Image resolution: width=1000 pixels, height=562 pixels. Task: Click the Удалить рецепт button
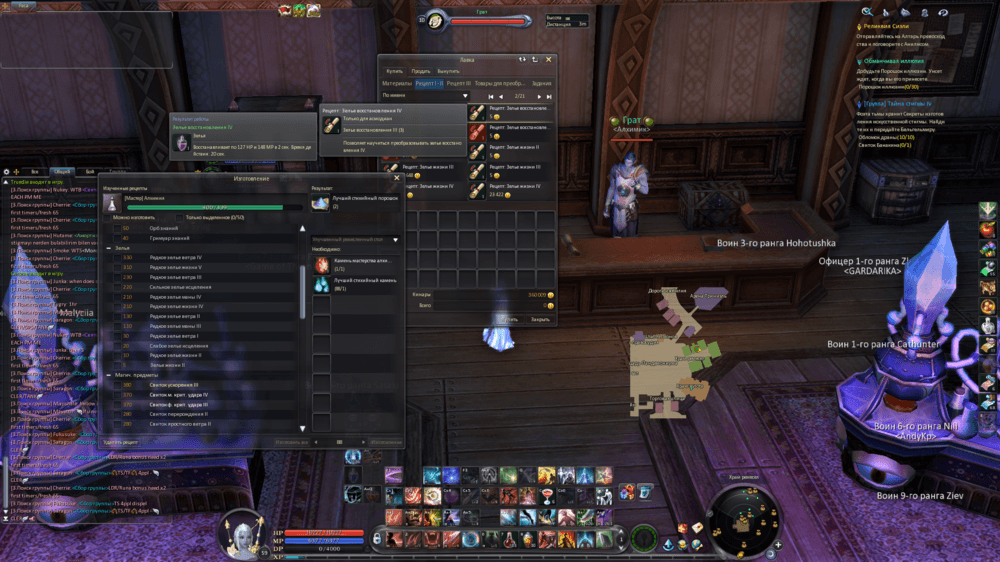tap(121, 441)
